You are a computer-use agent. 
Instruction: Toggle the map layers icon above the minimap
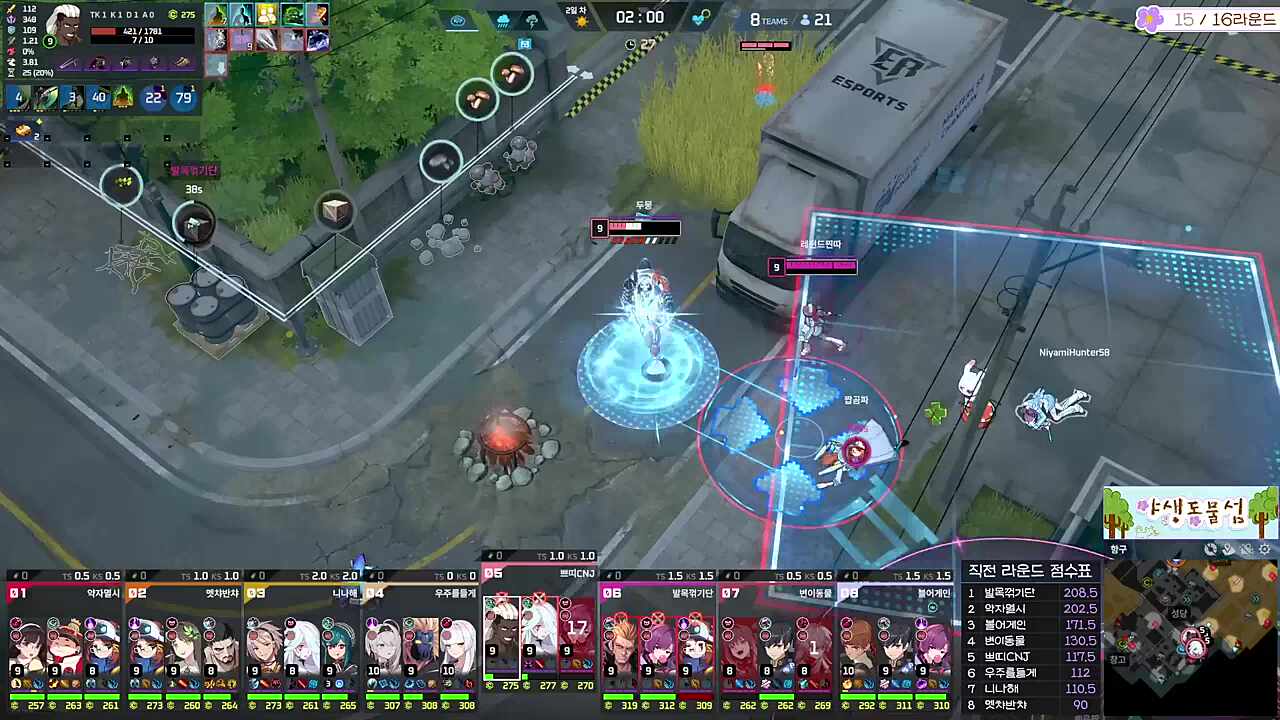point(1246,549)
